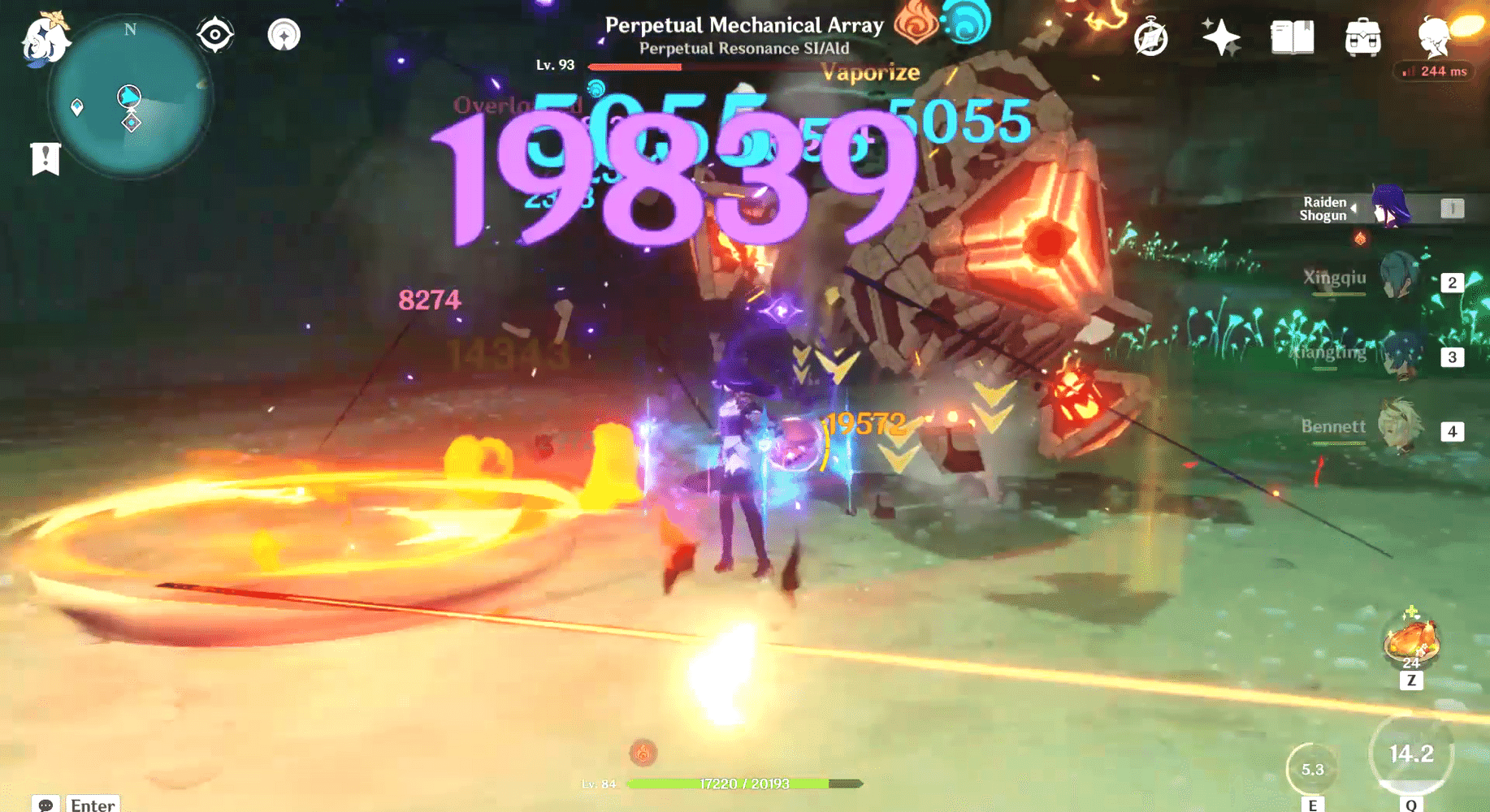Toggle Elemental Sight eye icon near minimap
1490x812 pixels.
tap(215, 33)
